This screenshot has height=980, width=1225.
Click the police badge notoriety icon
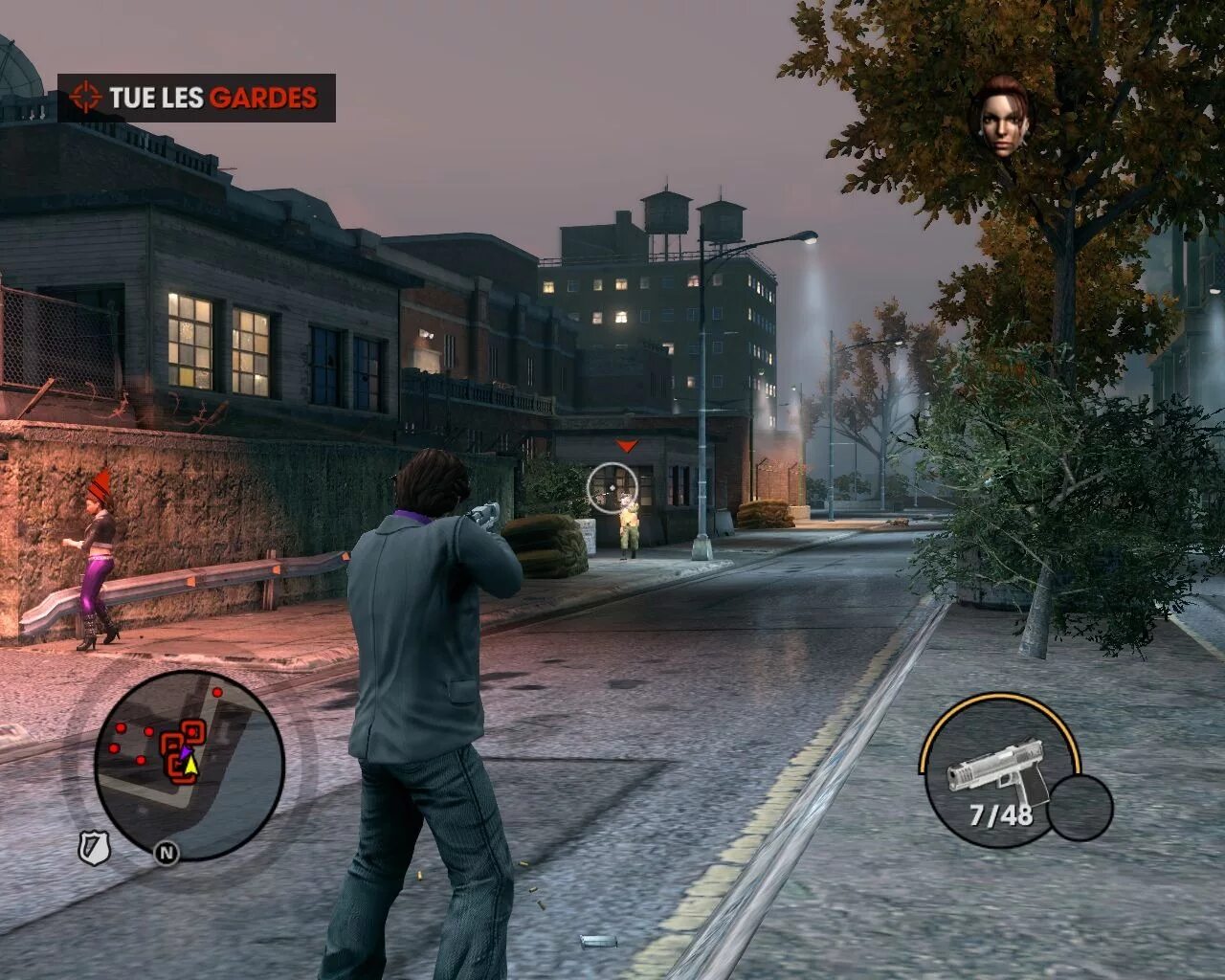pos(94,847)
